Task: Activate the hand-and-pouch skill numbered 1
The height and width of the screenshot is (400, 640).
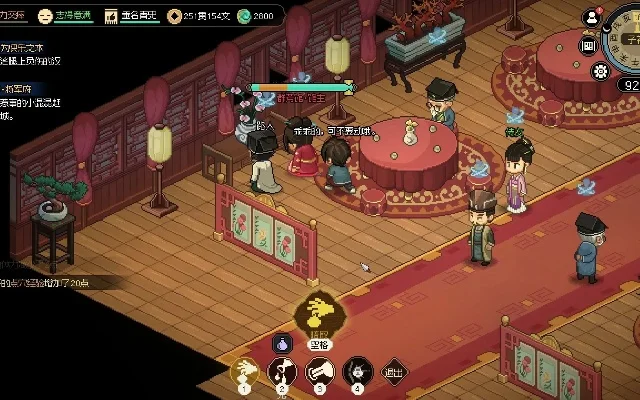Action: click(x=244, y=372)
